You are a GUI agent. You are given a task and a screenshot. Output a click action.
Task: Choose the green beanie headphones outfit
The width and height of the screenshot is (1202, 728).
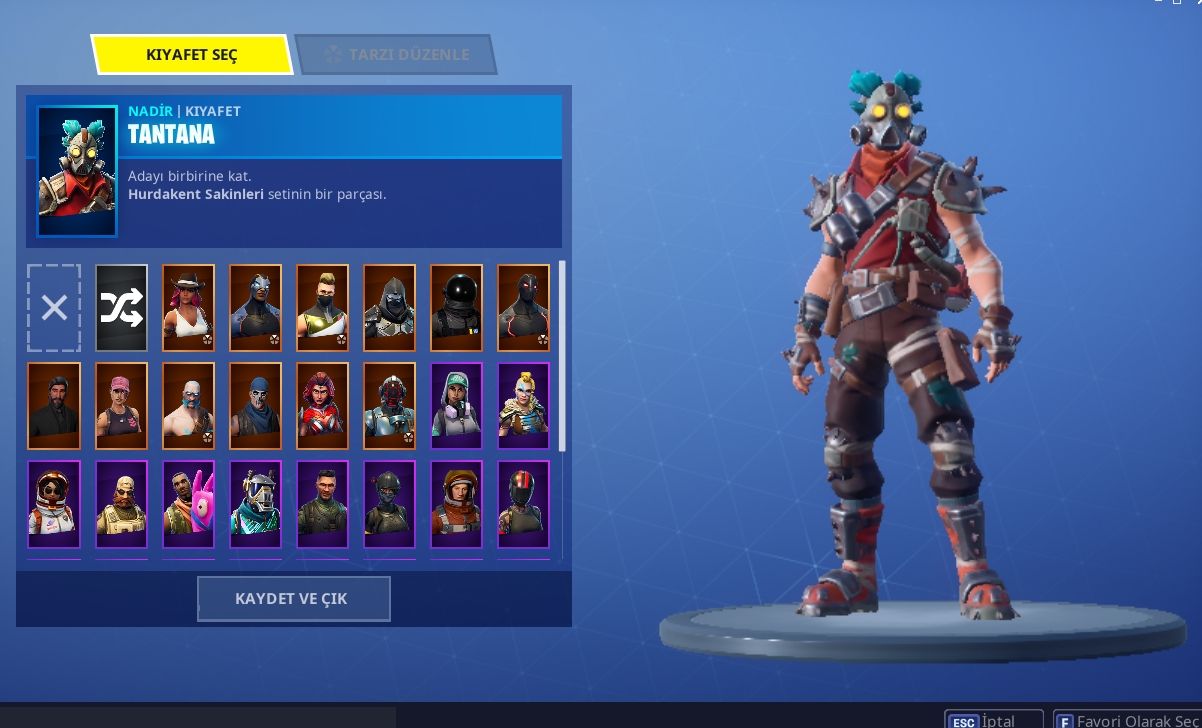pos(456,406)
